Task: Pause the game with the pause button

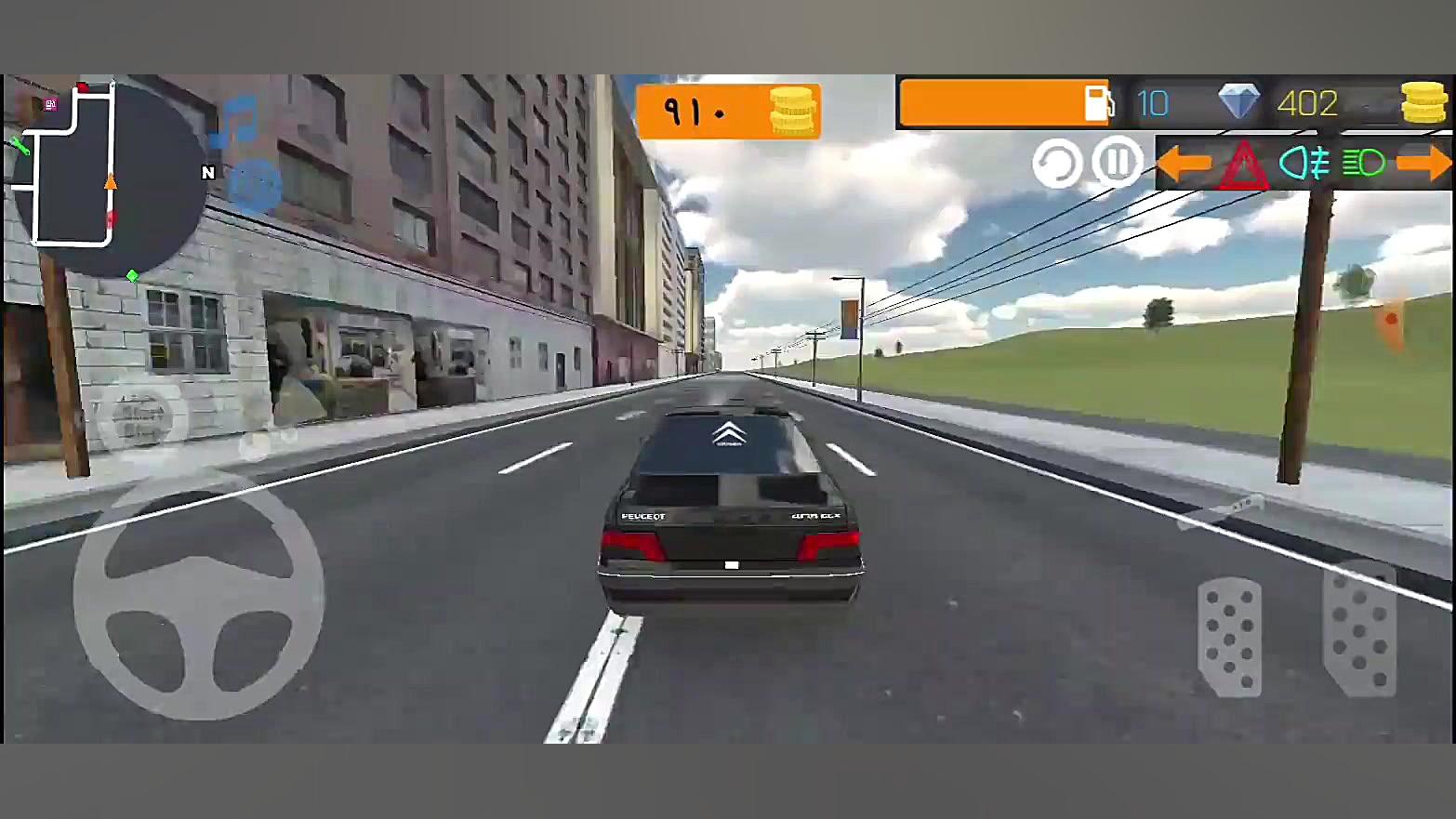Action: (x=1117, y=163)
